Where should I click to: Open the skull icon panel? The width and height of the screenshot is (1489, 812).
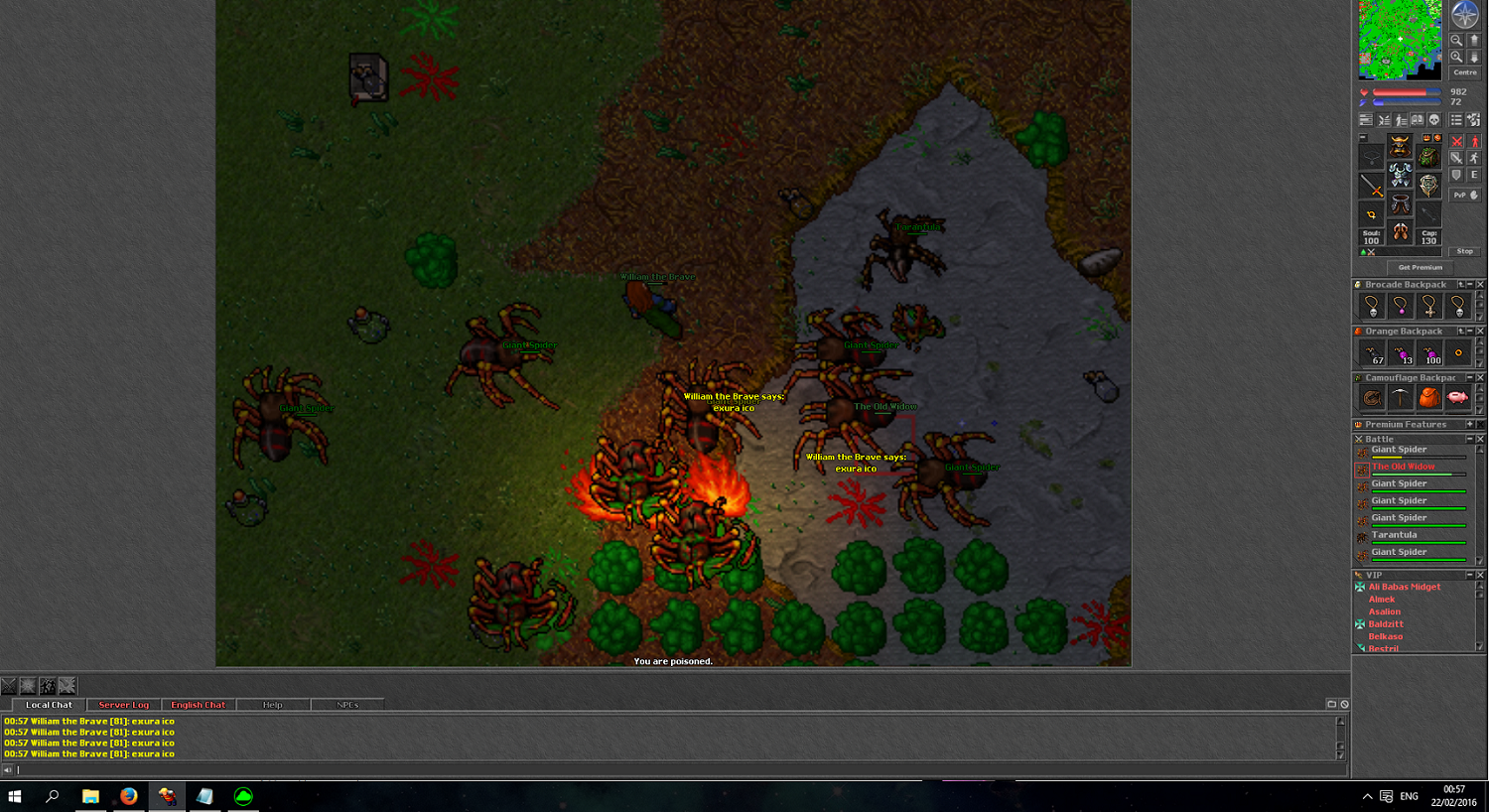(x=1433, y=120)
